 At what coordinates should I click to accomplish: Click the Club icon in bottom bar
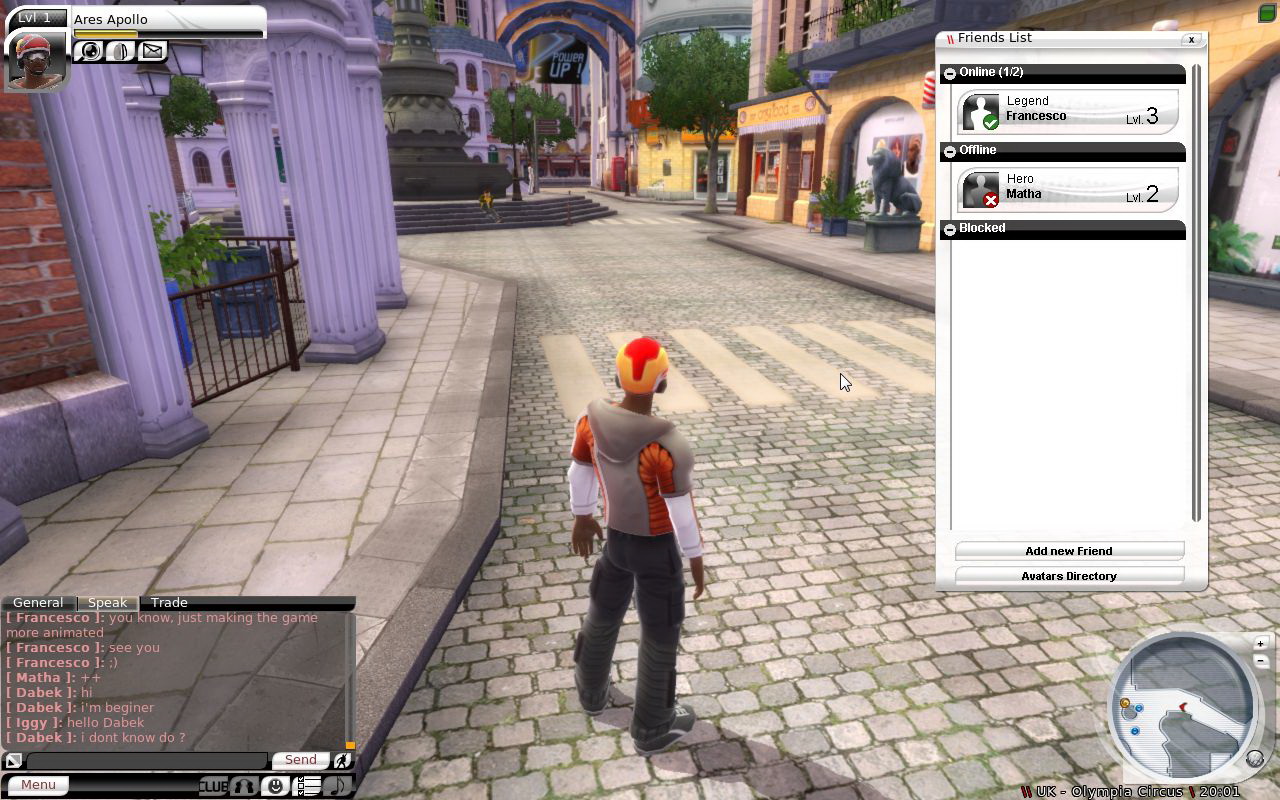(x=213, y=786)
